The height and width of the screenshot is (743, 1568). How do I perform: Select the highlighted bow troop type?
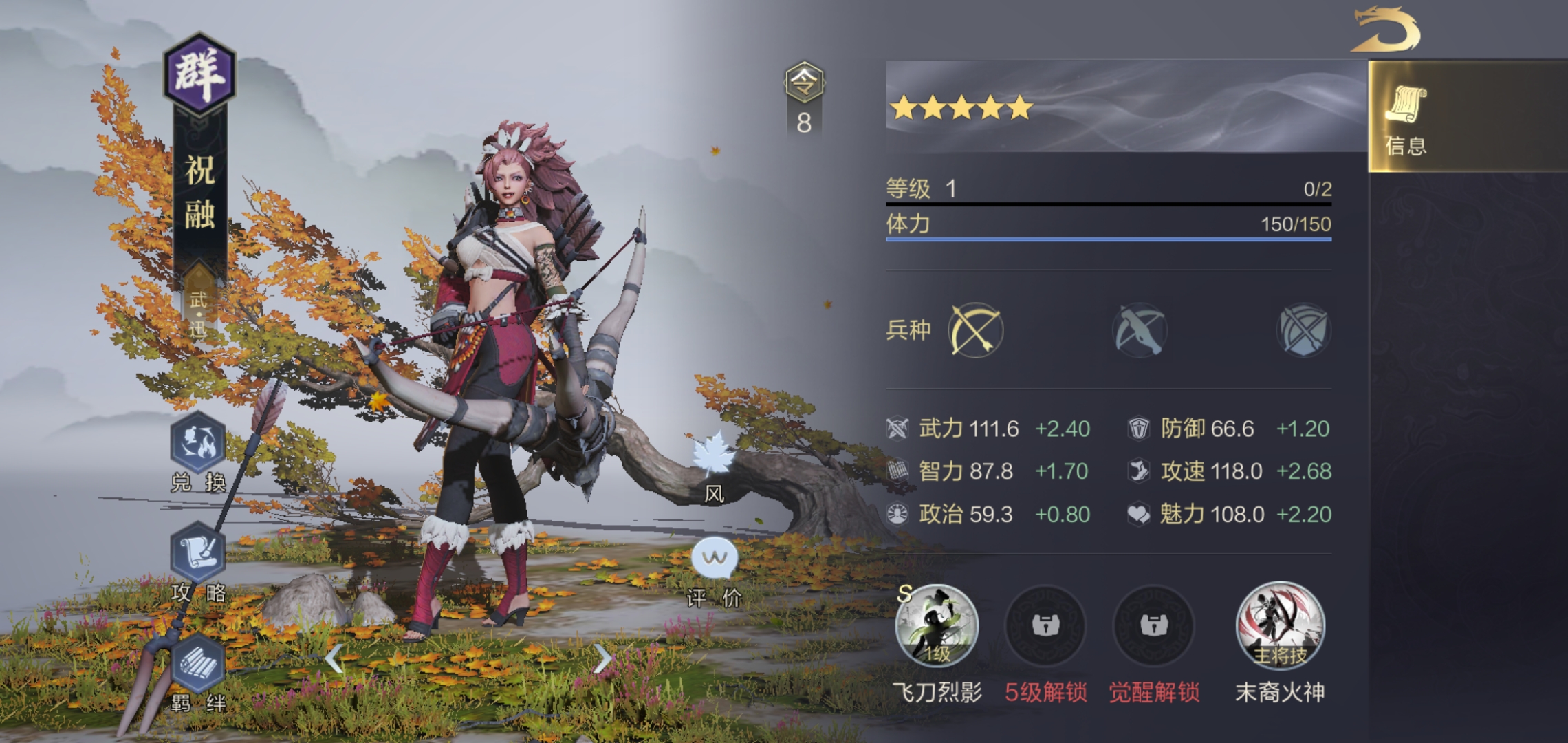click(975, 330)
